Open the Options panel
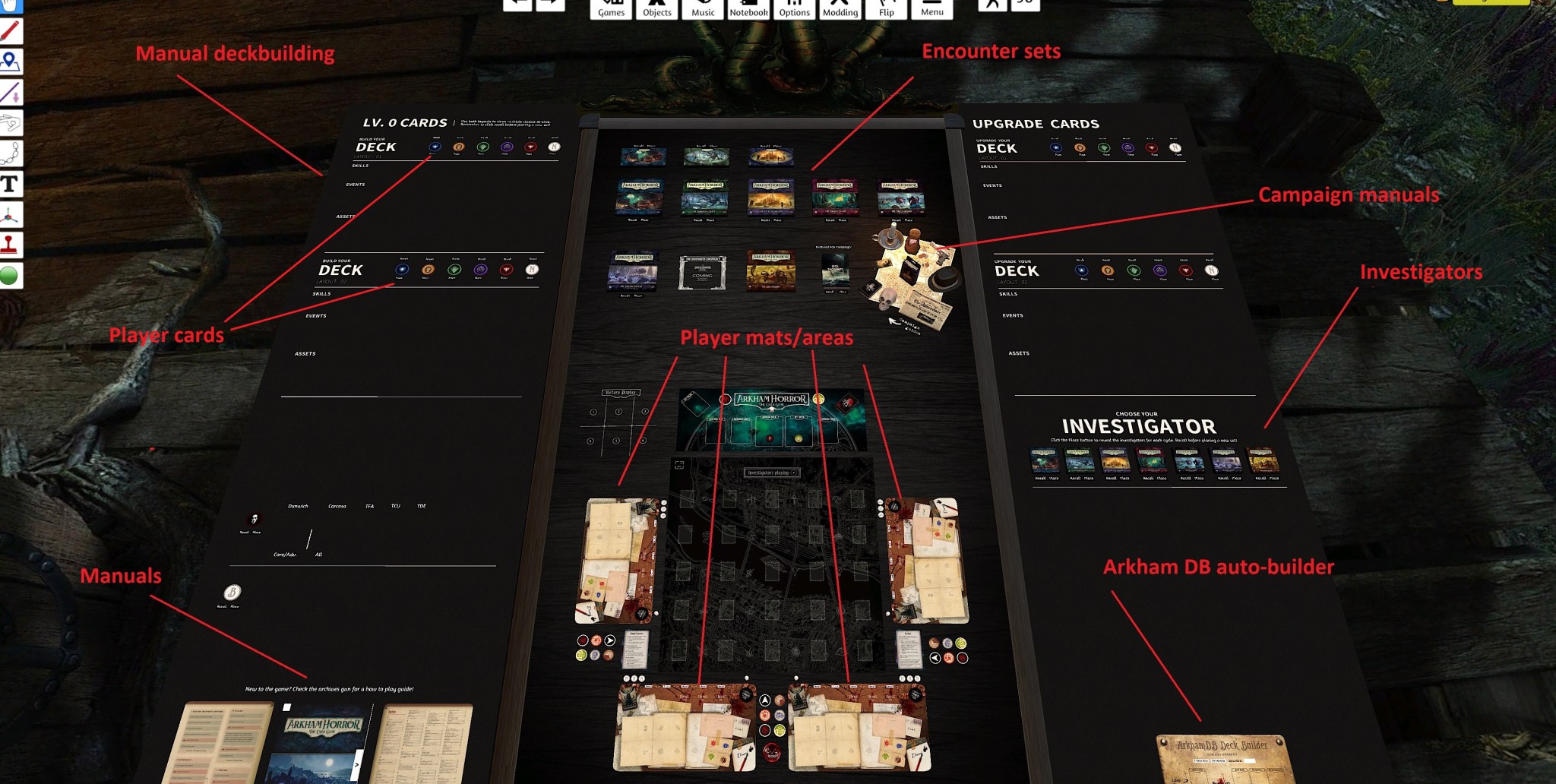The height and width of the screenshot is (784, 1556). [794, 8]
